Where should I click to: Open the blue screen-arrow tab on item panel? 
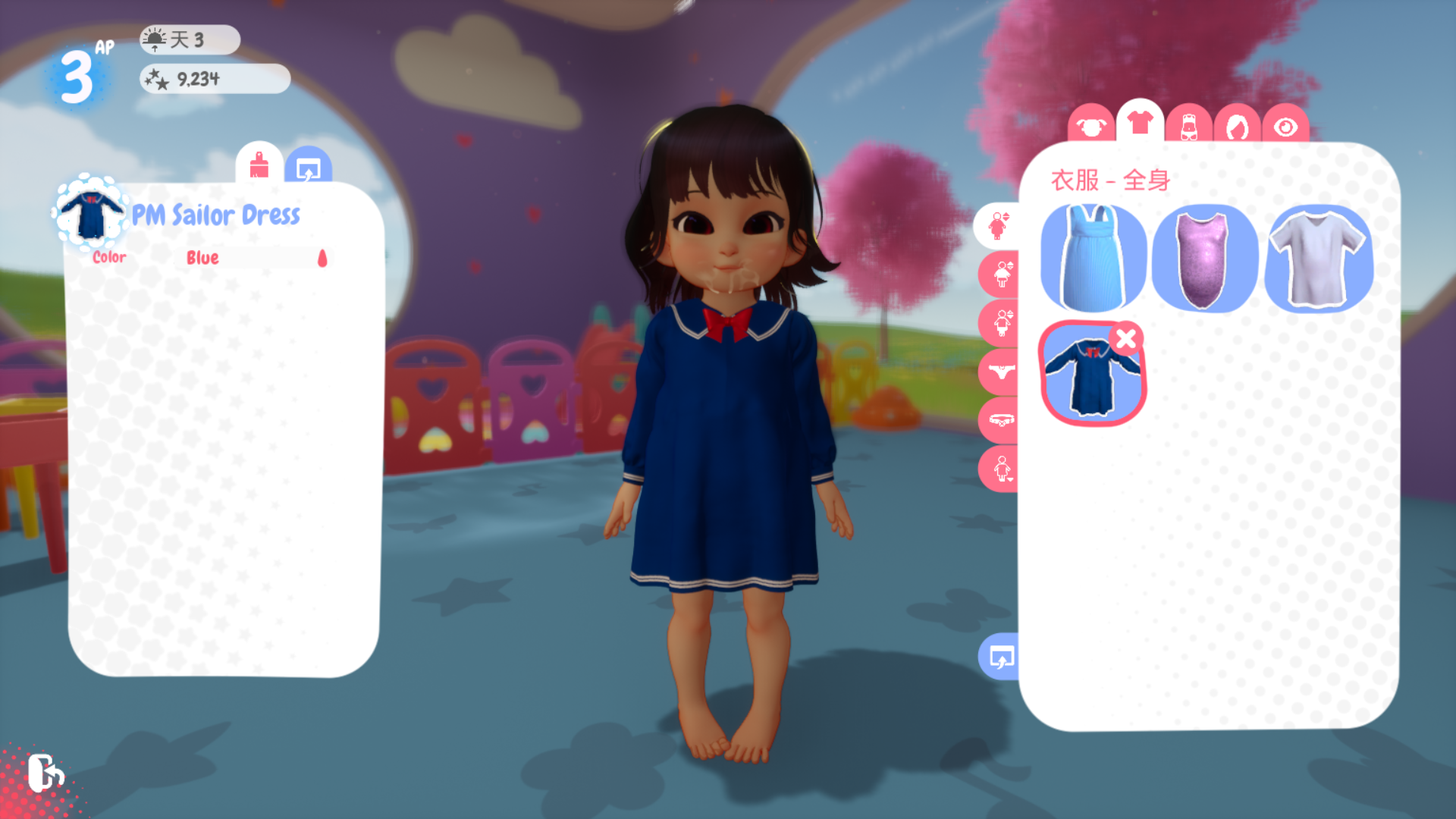(x=308, y=167)
